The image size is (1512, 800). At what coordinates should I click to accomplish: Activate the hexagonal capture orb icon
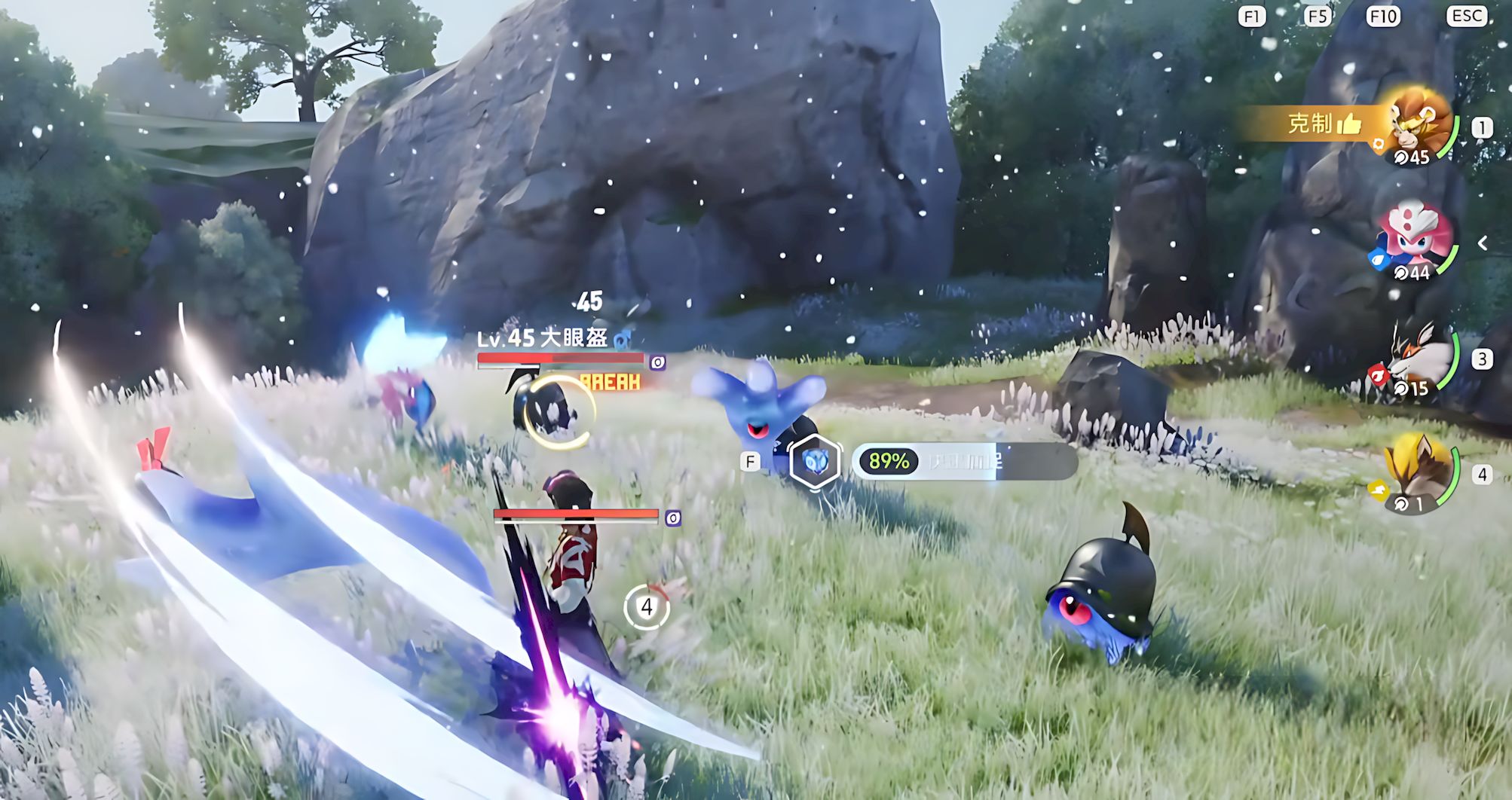pos(814,461)
